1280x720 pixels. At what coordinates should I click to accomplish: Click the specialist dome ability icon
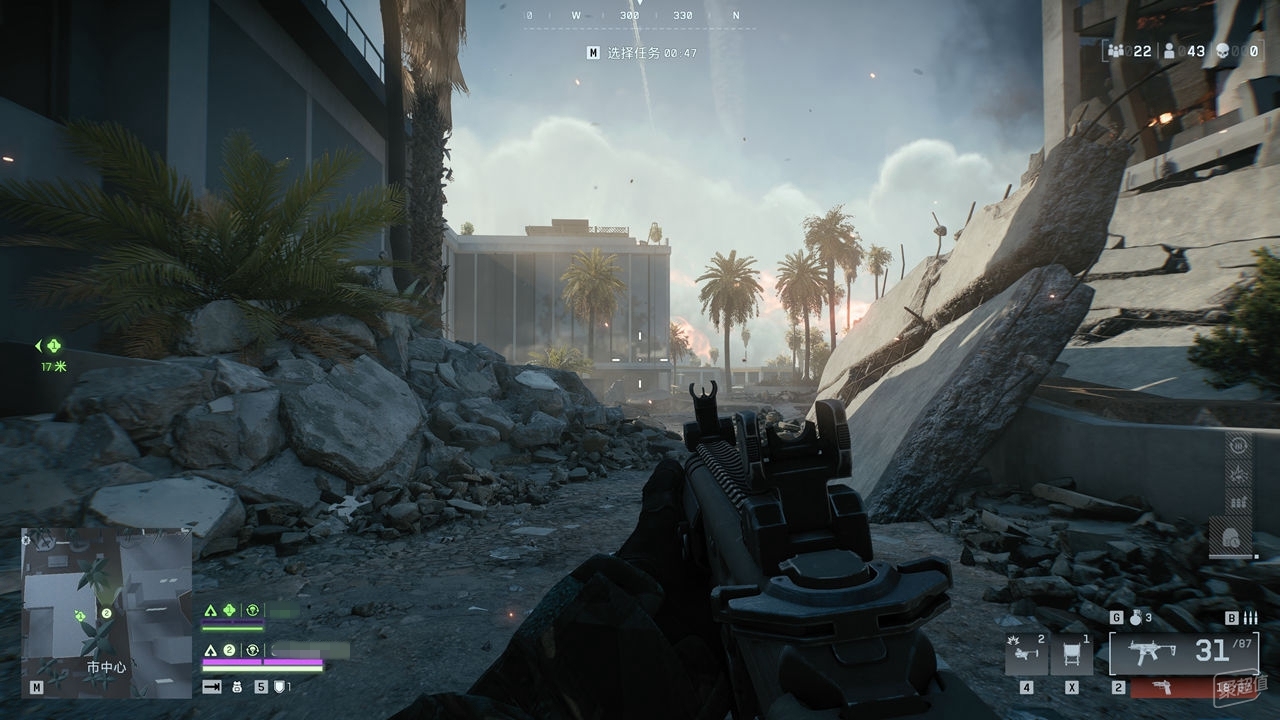pyautogui.click(x=1230, y=536)
